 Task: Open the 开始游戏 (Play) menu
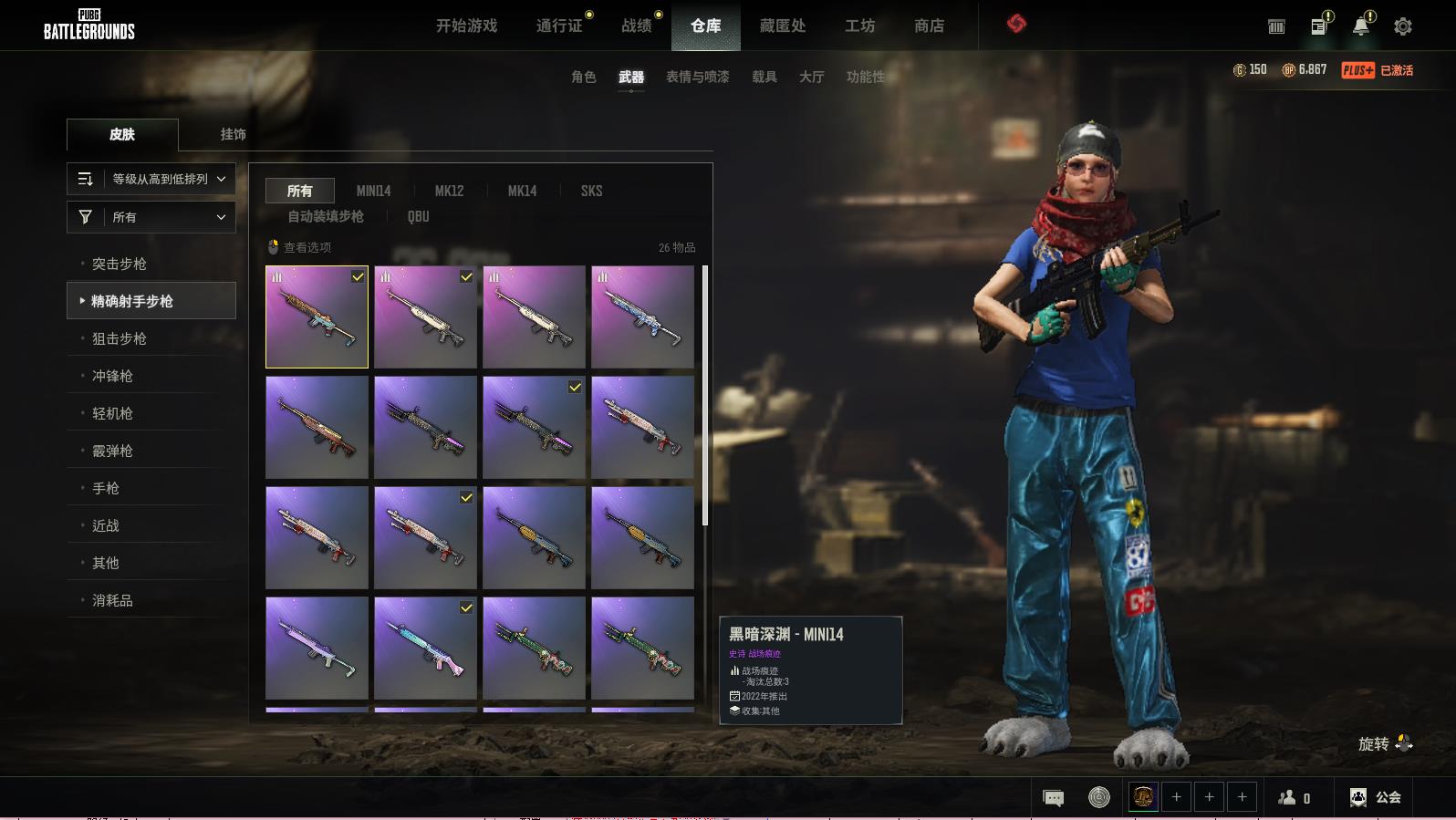(466, 26)
